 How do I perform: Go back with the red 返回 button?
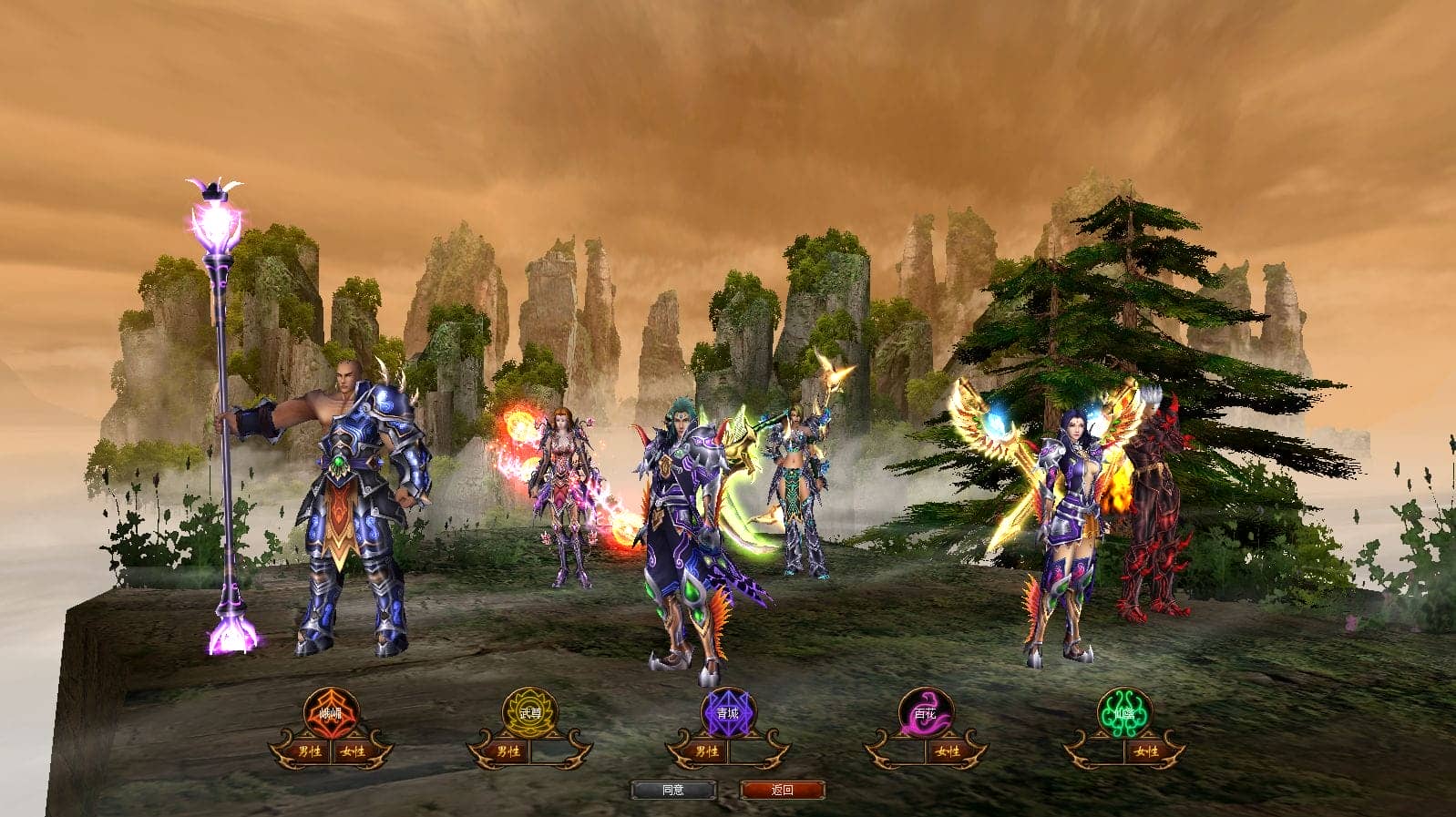(783, 790)
